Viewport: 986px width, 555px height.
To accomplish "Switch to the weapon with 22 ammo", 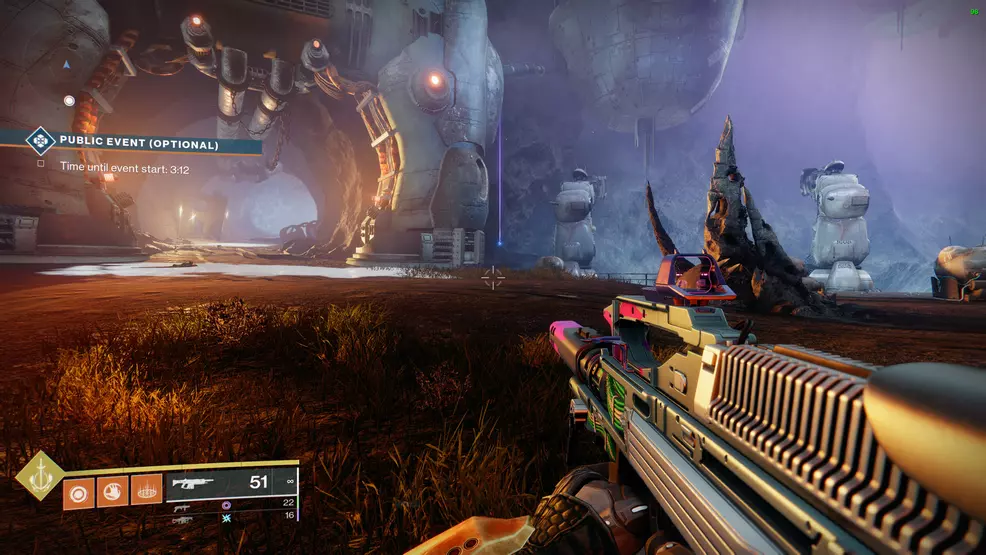I will click(x=184, y=507).
